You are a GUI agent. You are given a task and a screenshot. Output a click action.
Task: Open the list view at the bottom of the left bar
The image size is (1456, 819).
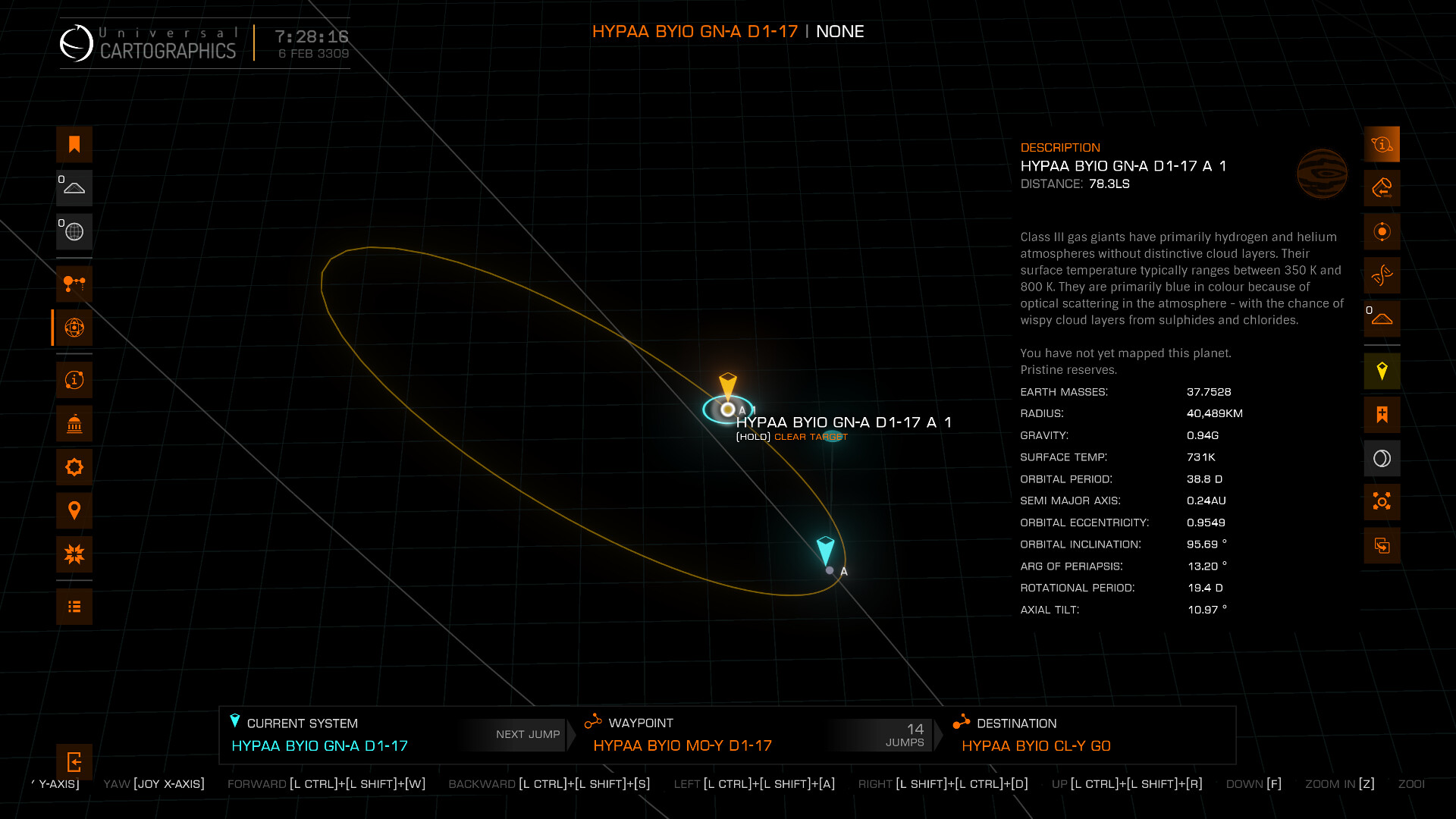(74, 607)
